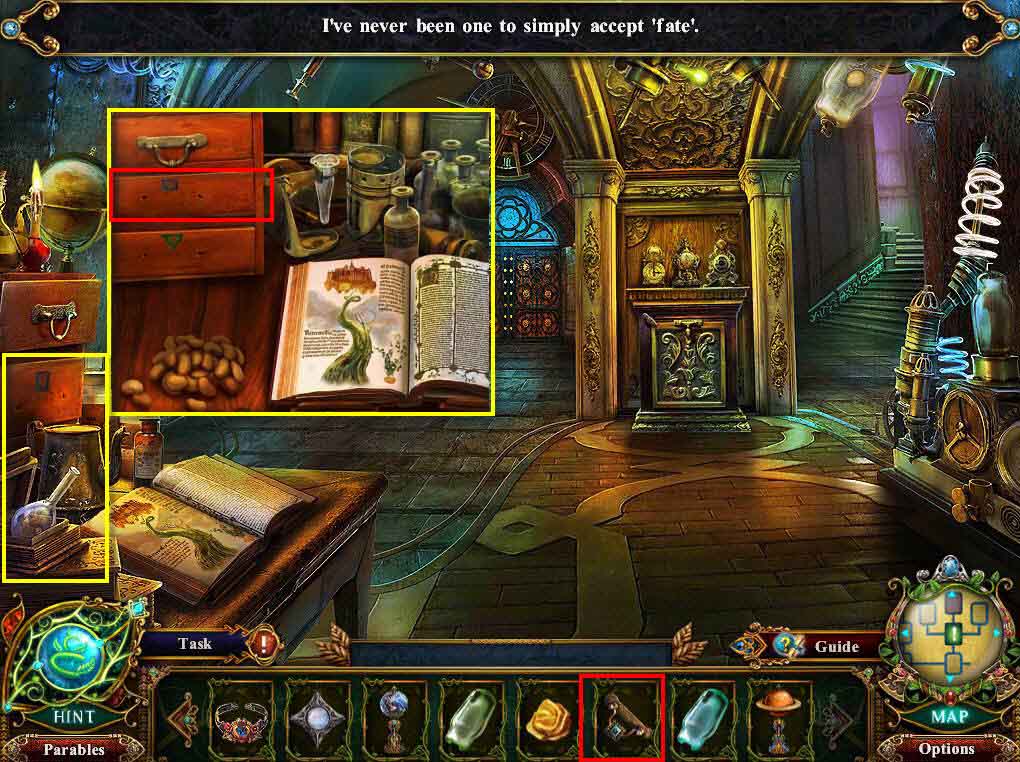1020x762 pixels.
Task: Choose the golden rose inventory item
Action: click(x=545, y=717)
